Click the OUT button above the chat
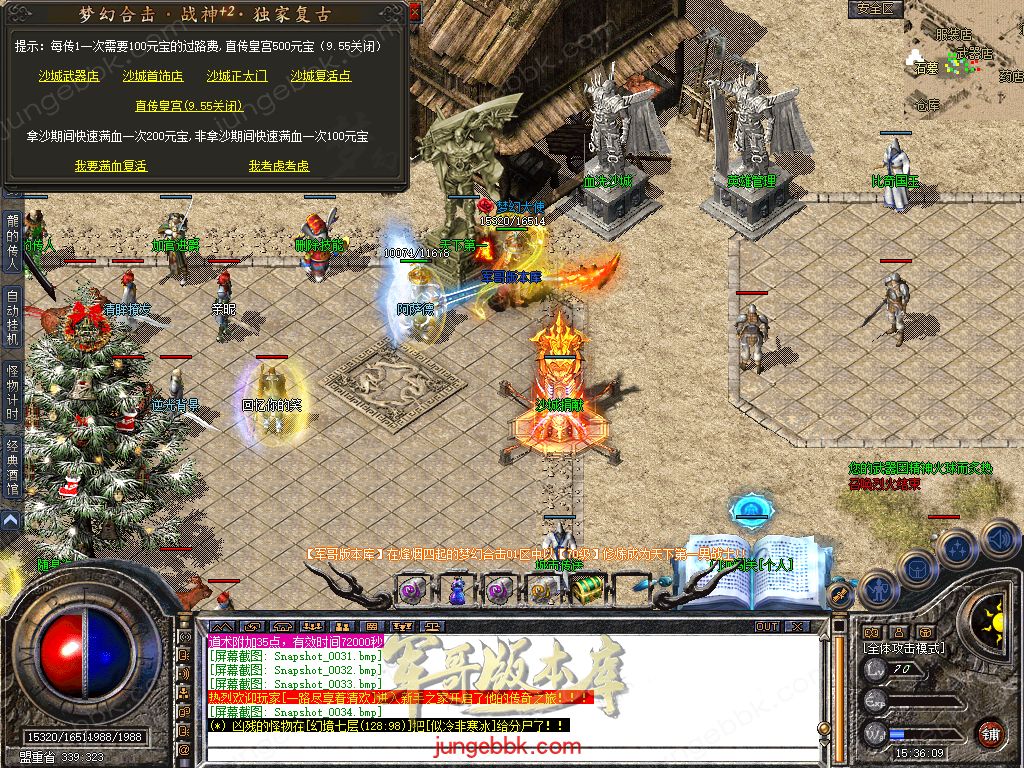 [766, 626]
